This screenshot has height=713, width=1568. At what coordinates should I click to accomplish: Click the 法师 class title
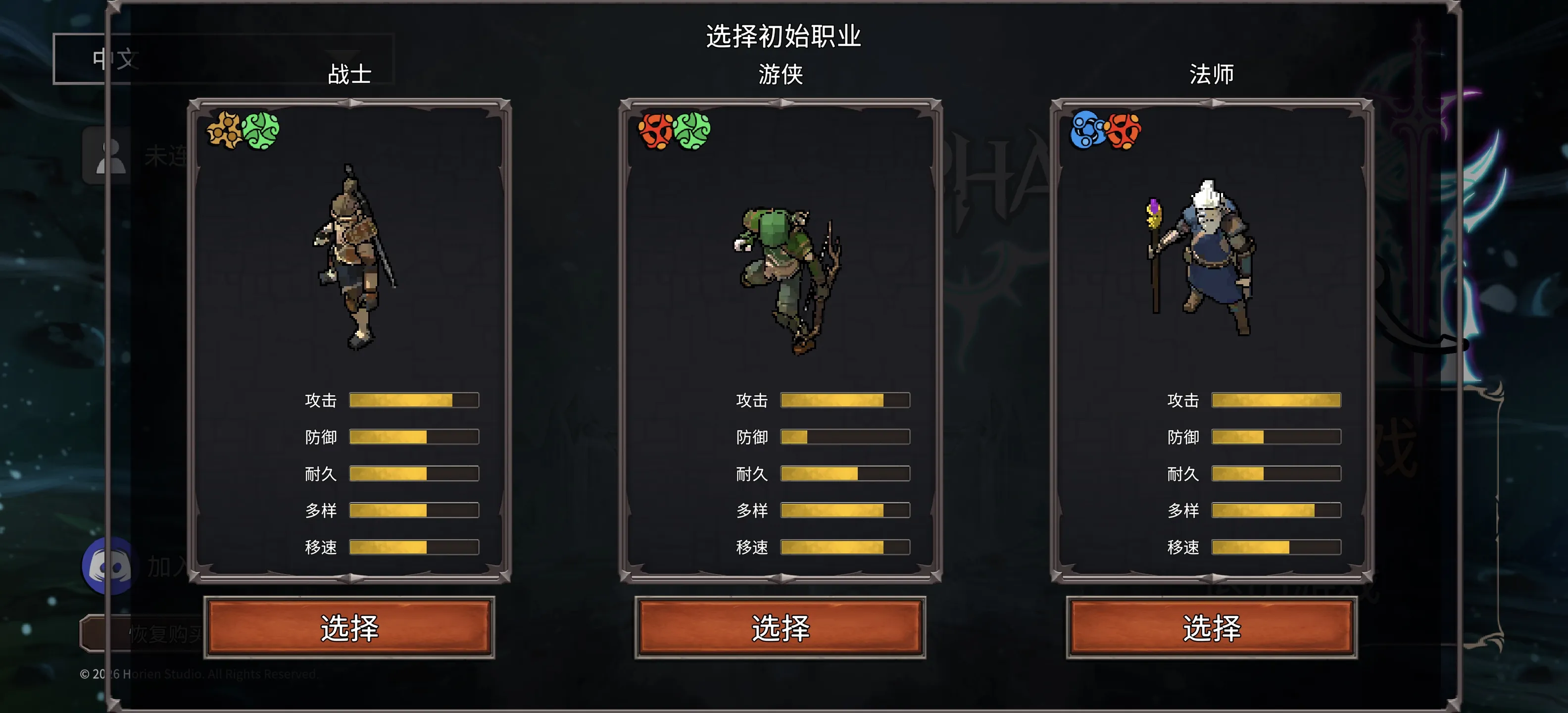pyautogui.click(x=1211, y=74)
